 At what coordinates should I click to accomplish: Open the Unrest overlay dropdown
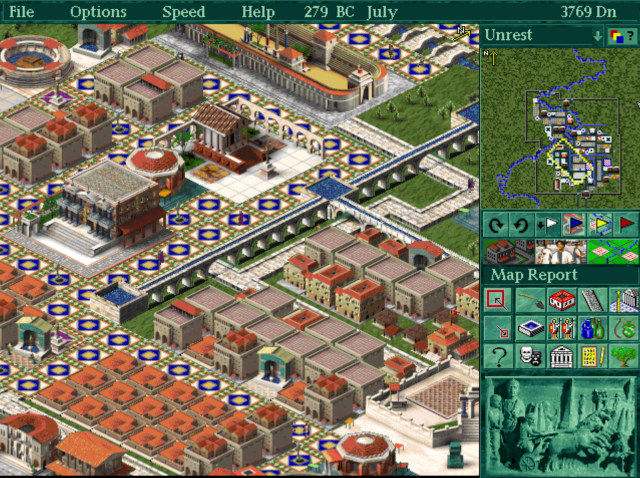pos(598,36)
